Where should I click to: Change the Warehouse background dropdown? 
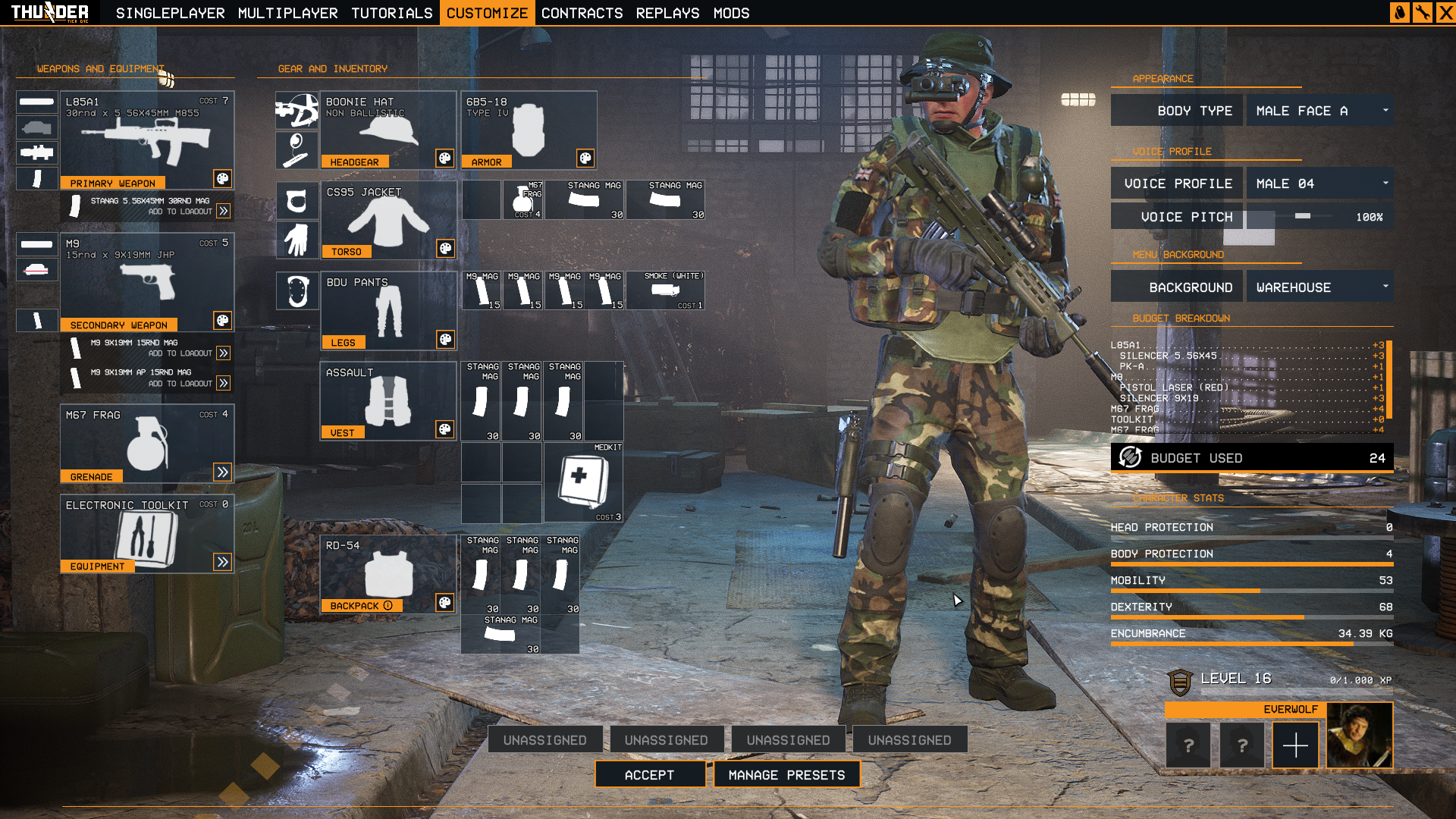coord(1319,287)
